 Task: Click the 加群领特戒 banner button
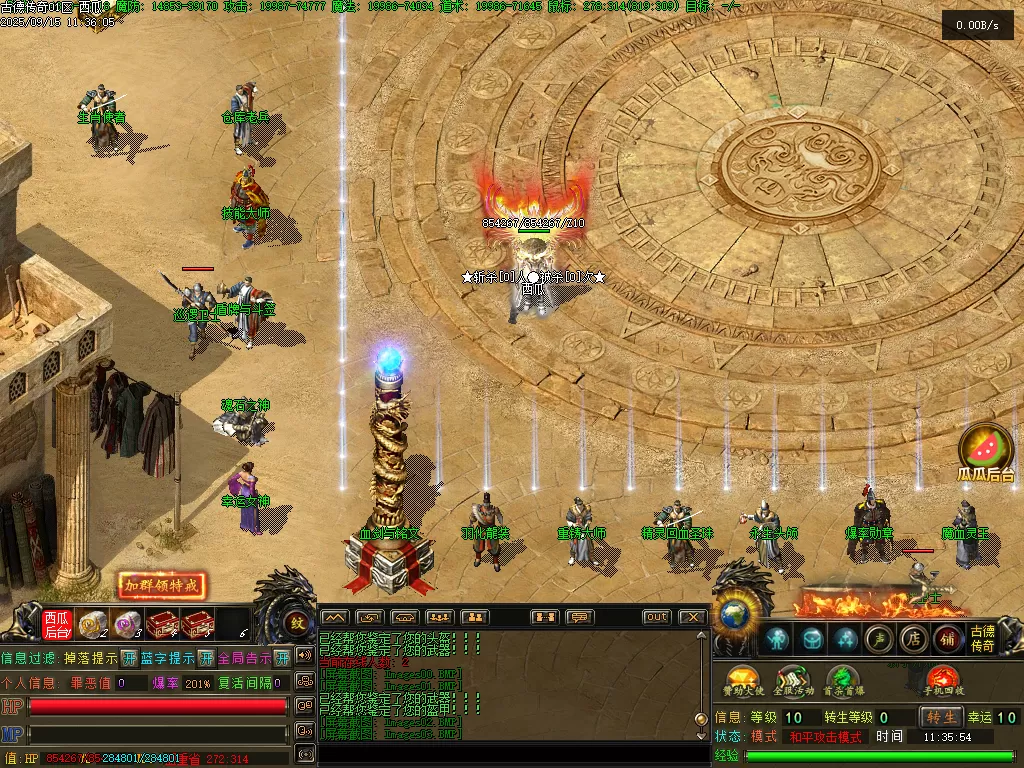tap(162, 586)
